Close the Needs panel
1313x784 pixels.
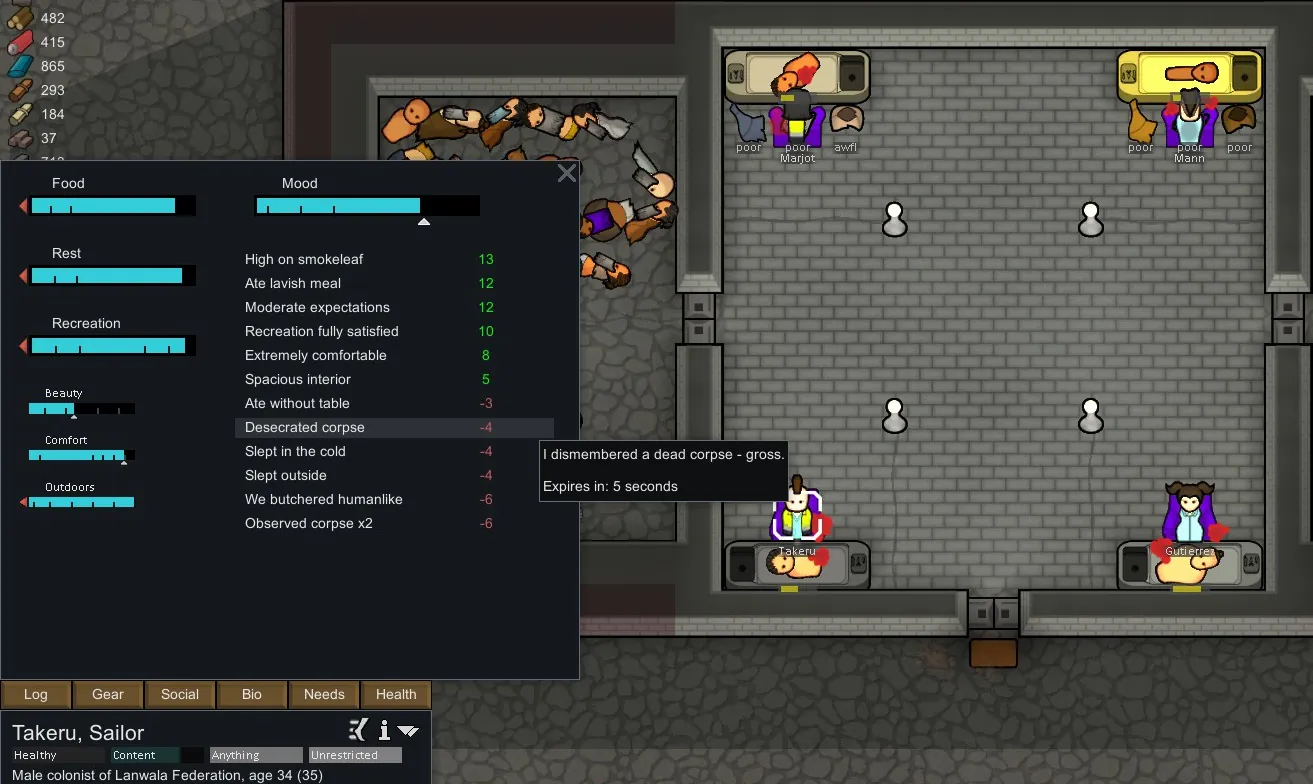(567, 173)
